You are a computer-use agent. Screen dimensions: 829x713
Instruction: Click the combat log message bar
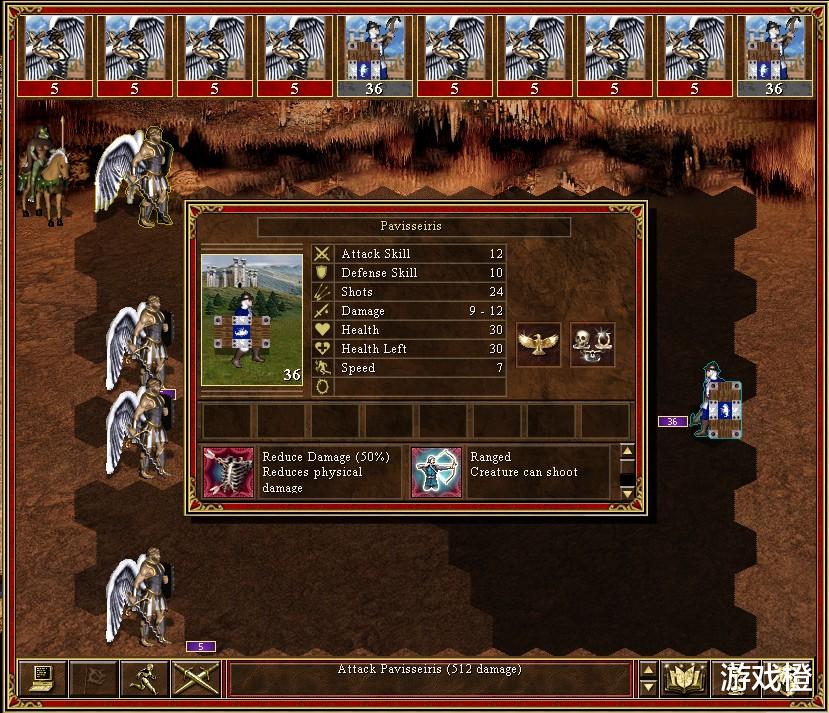(430, 678)
